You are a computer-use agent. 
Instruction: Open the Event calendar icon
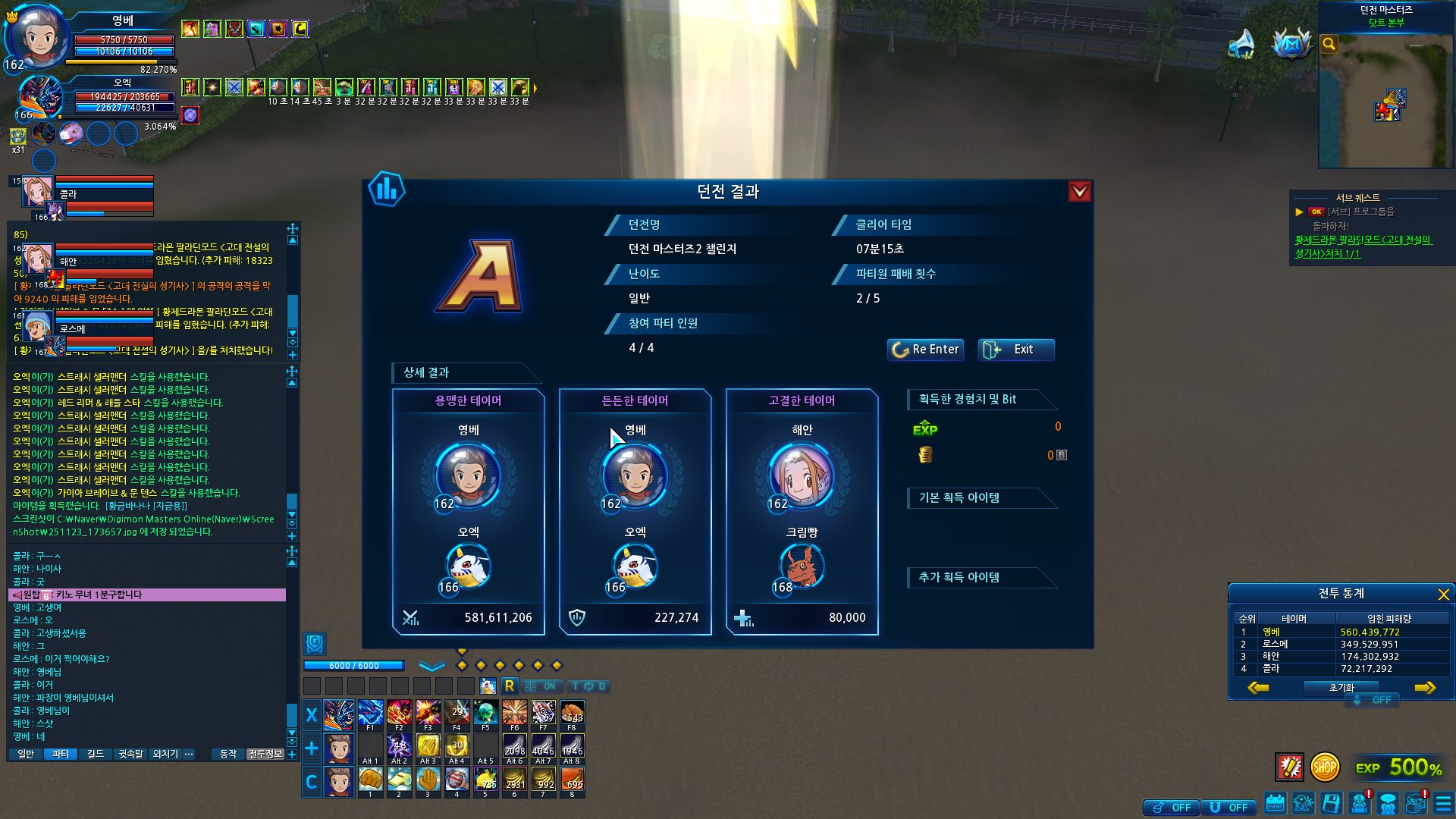pos(1276,803)
